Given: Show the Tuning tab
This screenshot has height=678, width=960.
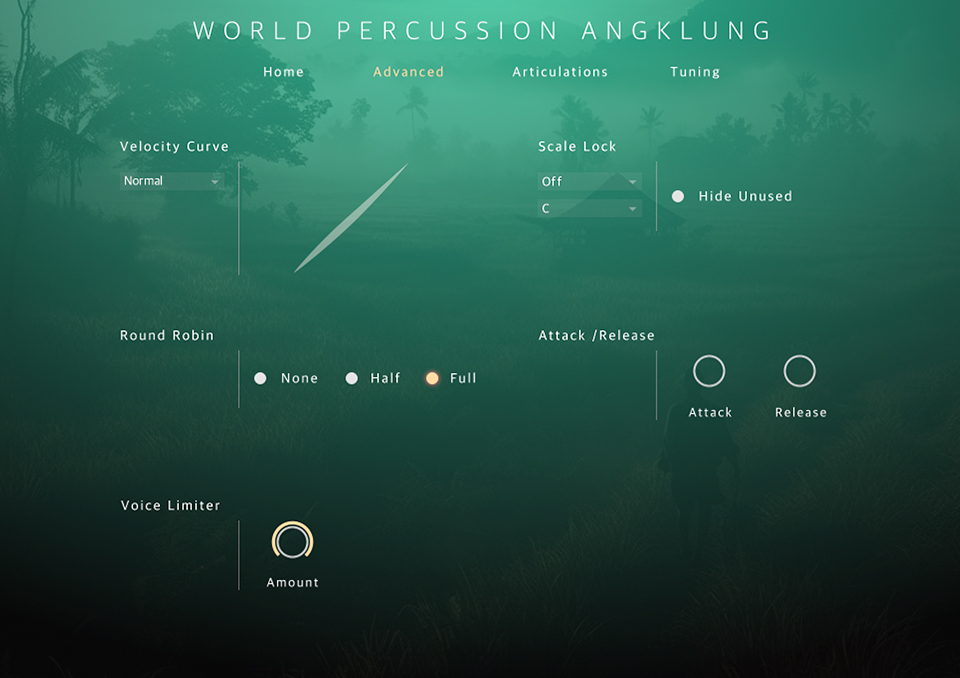Looking at the screenshot, I should coord(695,72).
